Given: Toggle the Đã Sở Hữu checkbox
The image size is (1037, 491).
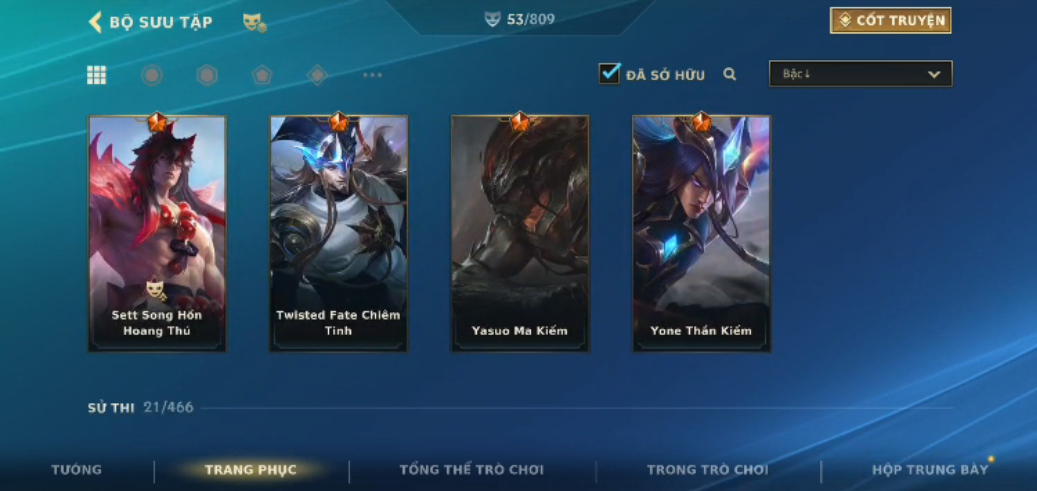Looking at the screenshot, I should coord(609,74).
